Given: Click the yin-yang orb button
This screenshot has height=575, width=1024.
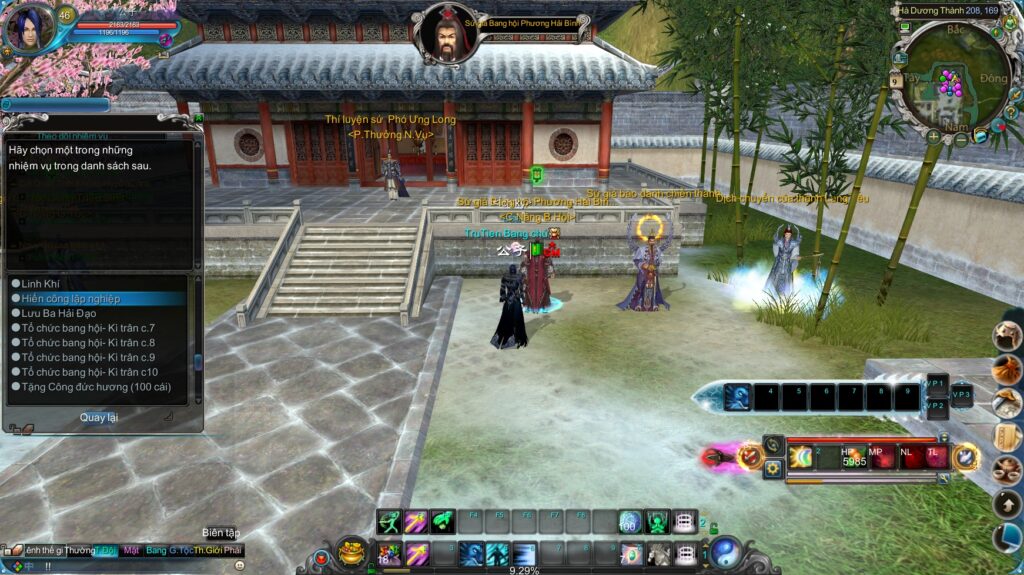Looking at the screenshot, I should click(x=725, y=551).
